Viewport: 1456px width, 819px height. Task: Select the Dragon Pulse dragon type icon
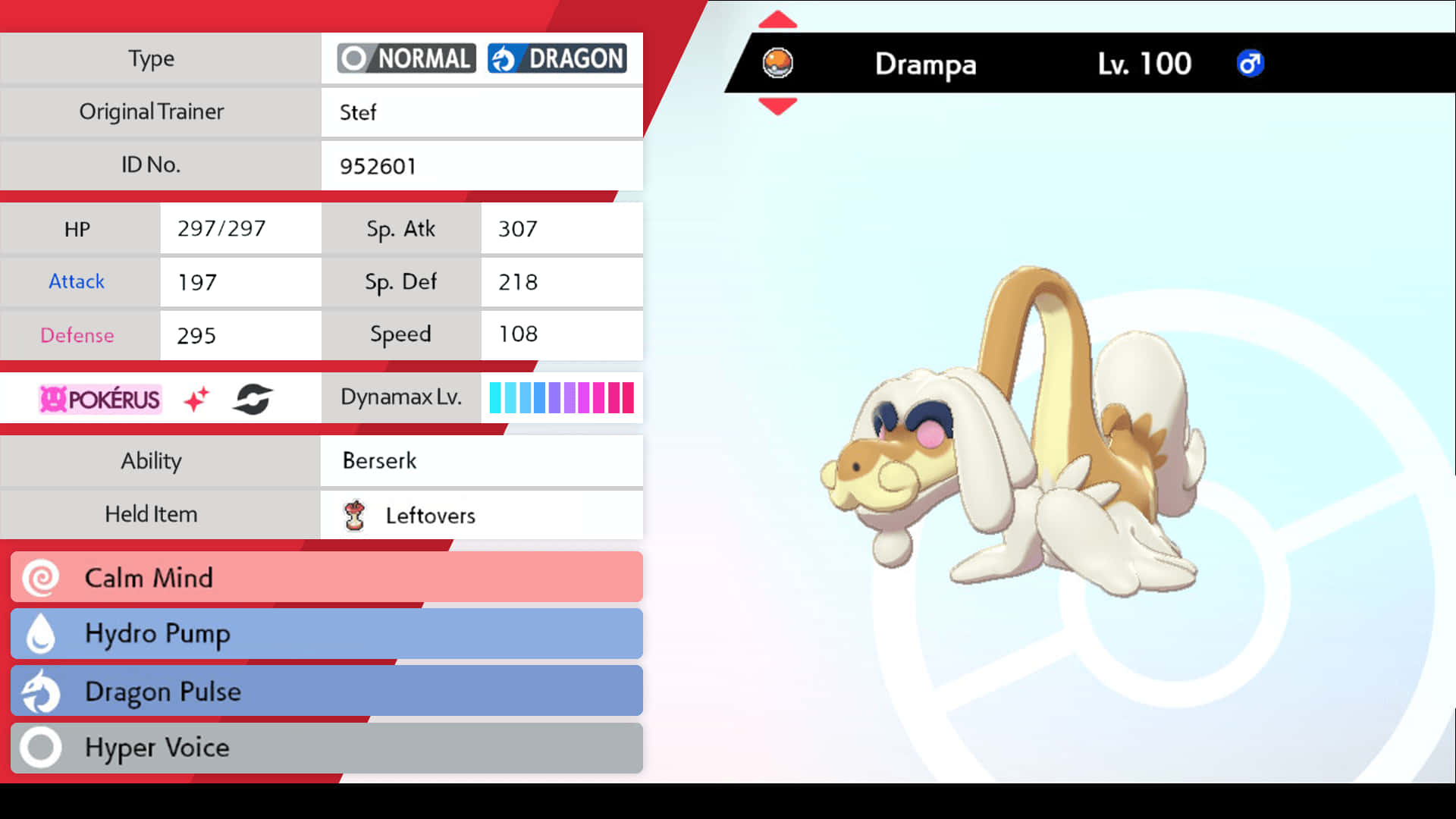41,691
